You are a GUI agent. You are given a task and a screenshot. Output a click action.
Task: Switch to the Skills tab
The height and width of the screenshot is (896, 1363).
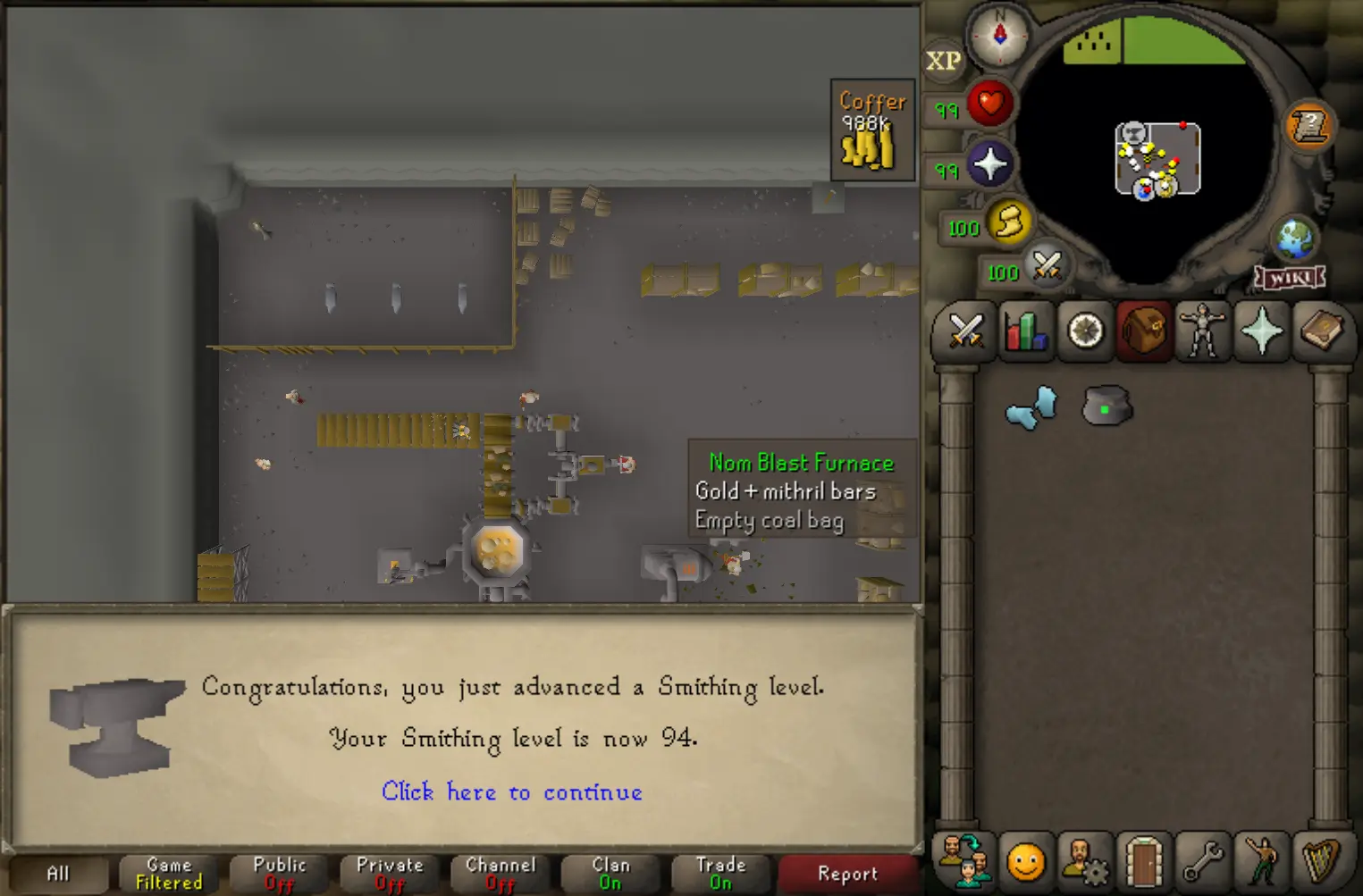tap(1025, 331)
